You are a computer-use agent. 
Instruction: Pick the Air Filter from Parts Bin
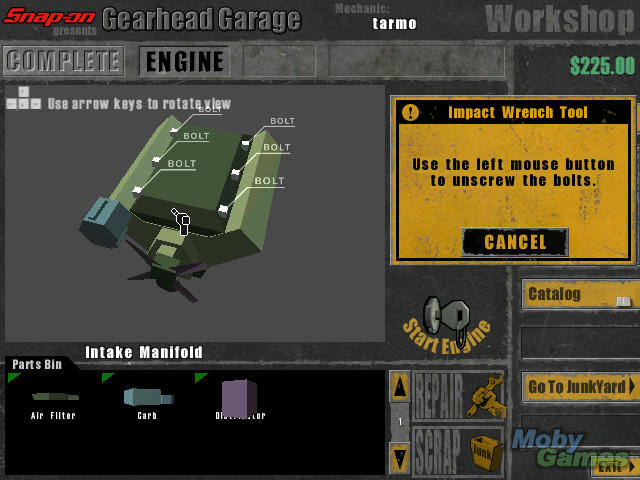pyautogui.click(x=53, y=398)
